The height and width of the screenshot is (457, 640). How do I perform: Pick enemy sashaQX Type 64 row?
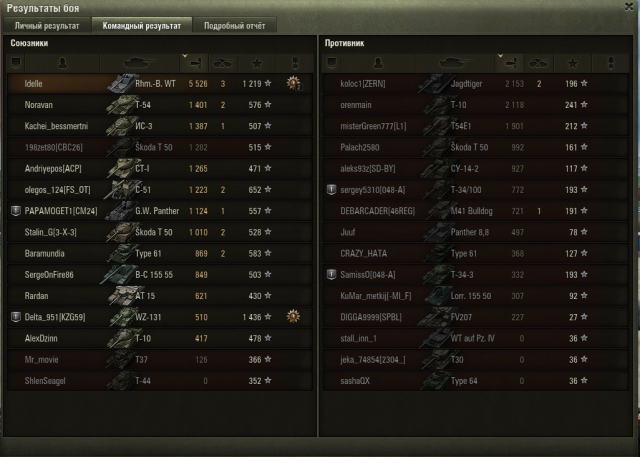(x=470, y=381)
